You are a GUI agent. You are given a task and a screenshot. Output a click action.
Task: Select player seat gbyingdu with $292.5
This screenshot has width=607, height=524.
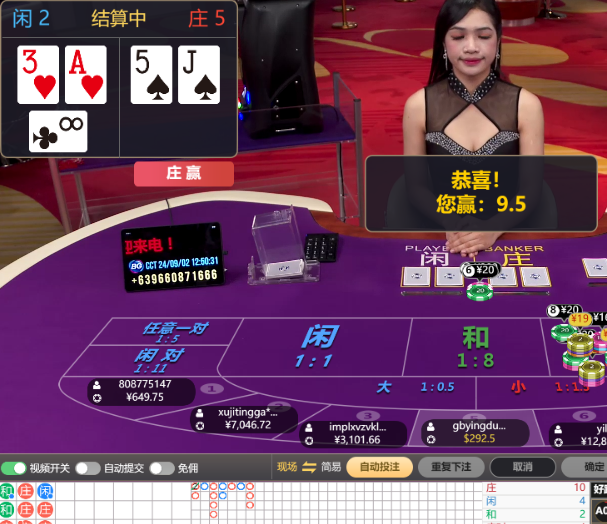click(477, 432)
